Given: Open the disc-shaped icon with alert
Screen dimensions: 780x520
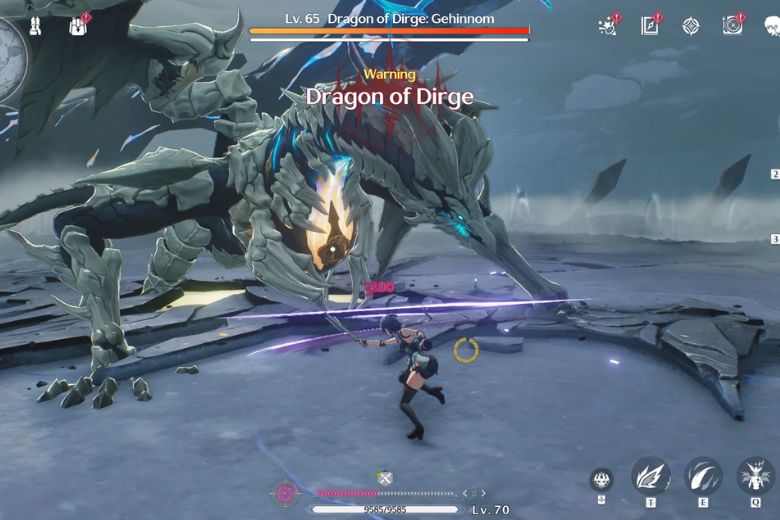Looking at the screenshot, I should pyautogui.click(x=732, y=26).
